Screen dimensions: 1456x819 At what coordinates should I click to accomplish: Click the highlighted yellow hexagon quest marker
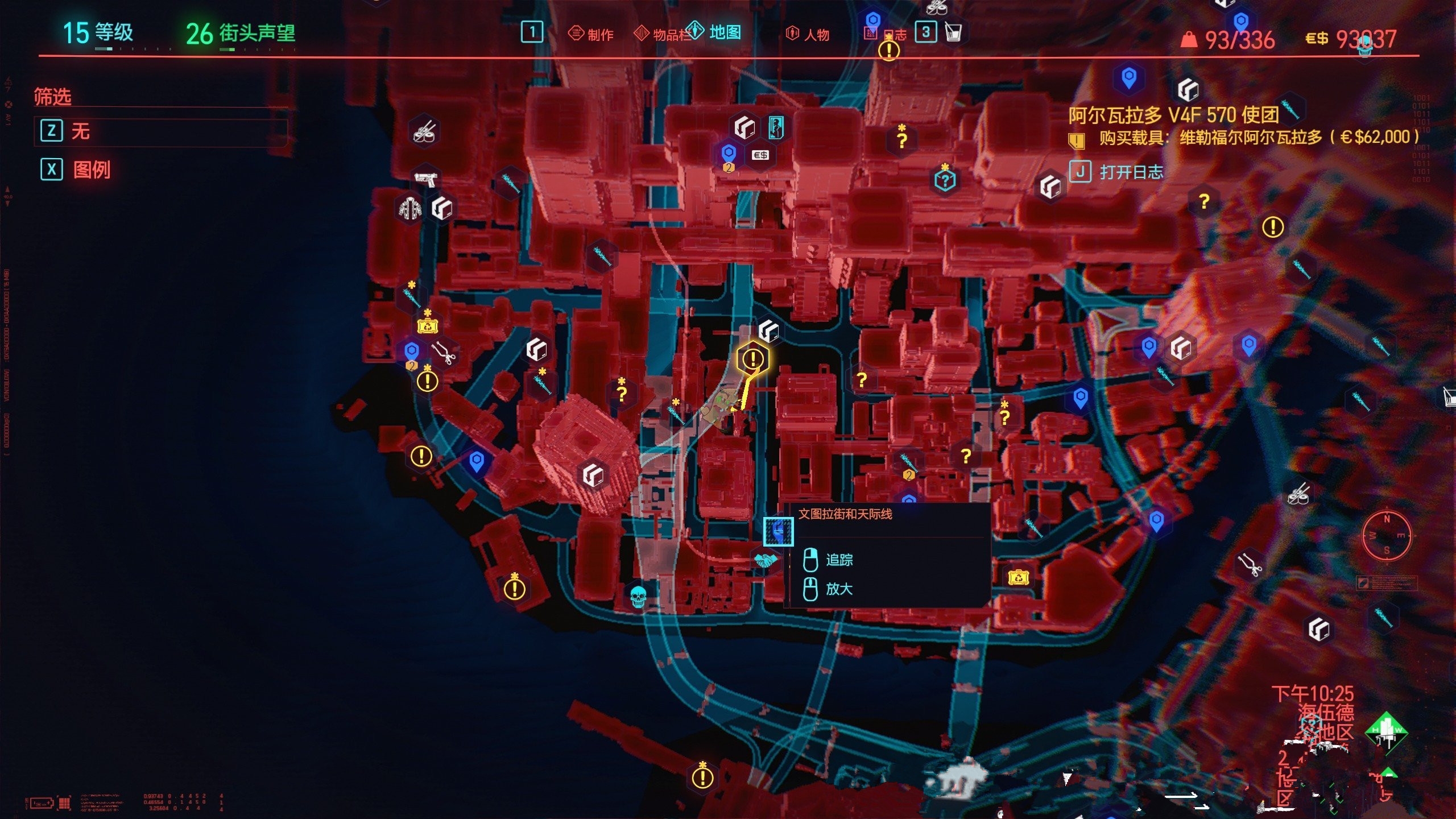(x=753, y=359)
